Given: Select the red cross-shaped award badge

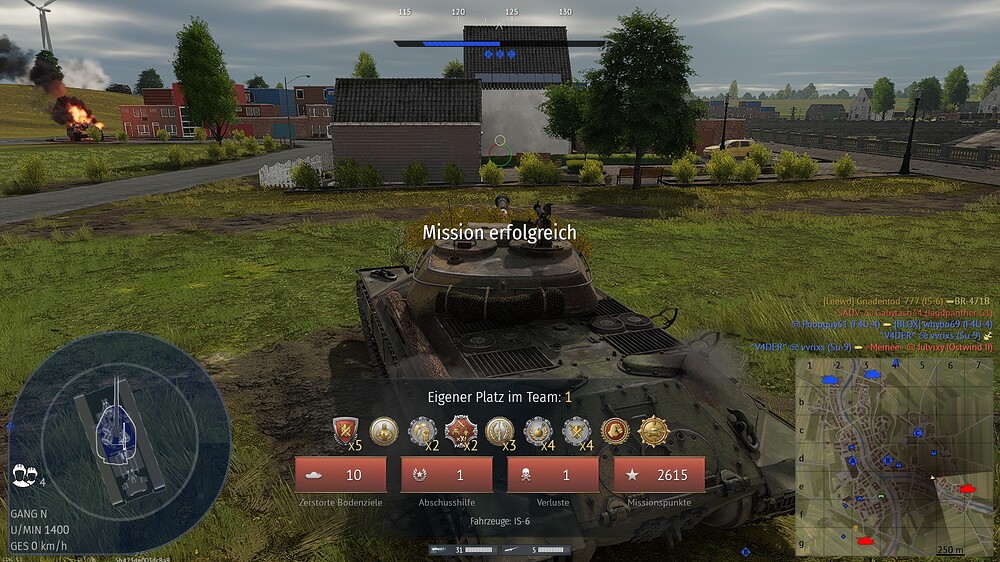Looking at the screenshot, I should pyautogui.click(x=460, y=431).
